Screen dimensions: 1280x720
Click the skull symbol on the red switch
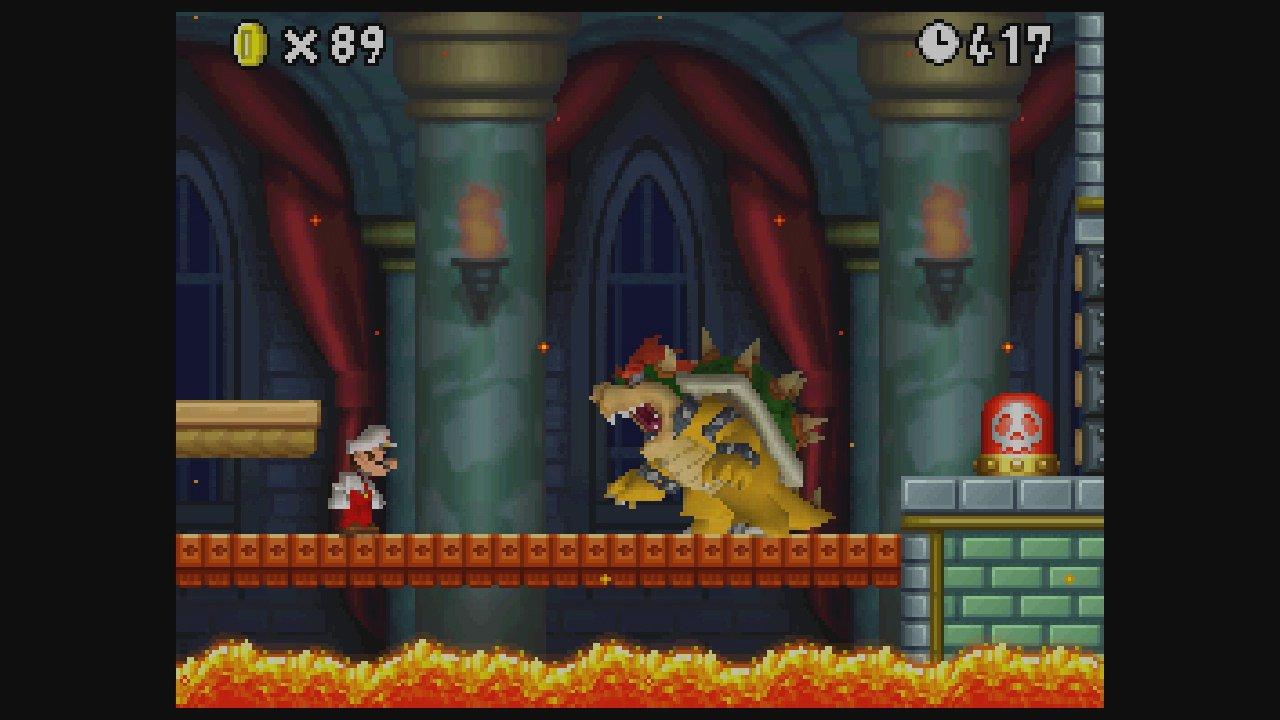pos(1017,428)
